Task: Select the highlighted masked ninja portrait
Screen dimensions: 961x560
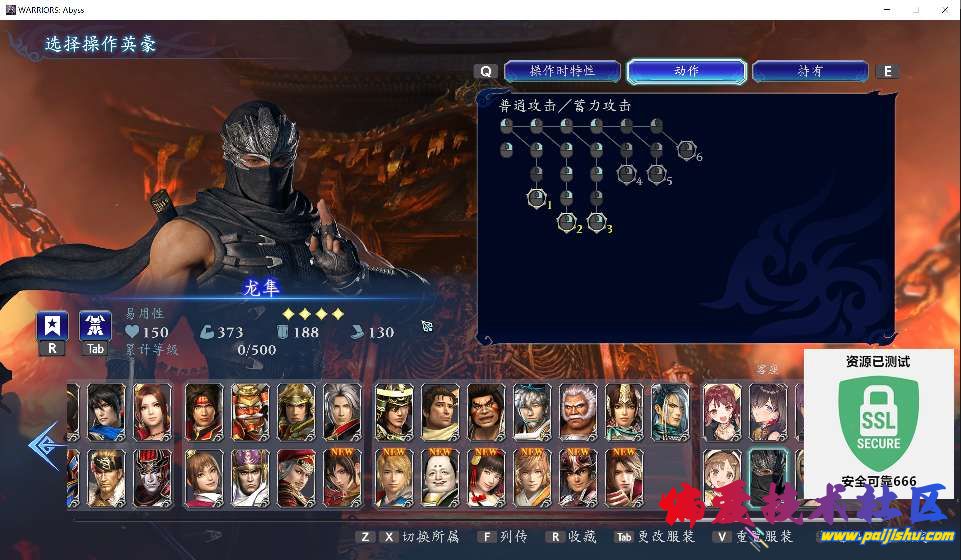Action: (x=768, y=477)
